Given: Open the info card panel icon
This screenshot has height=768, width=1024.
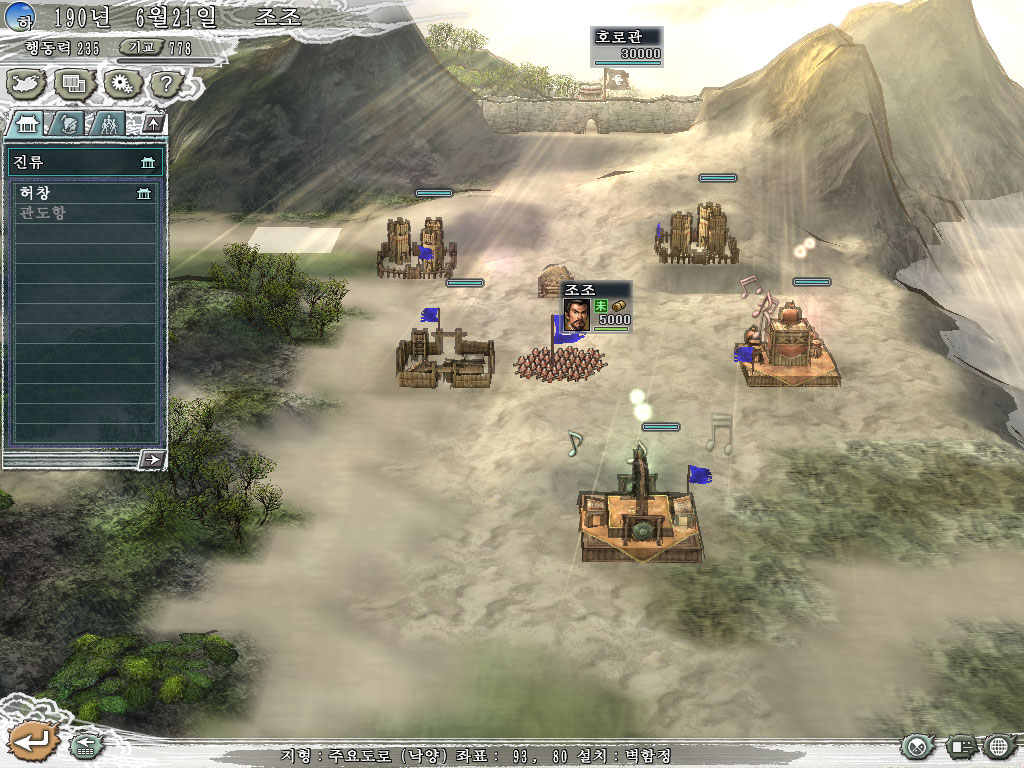Looking at the screenshot, I should 961,746.
